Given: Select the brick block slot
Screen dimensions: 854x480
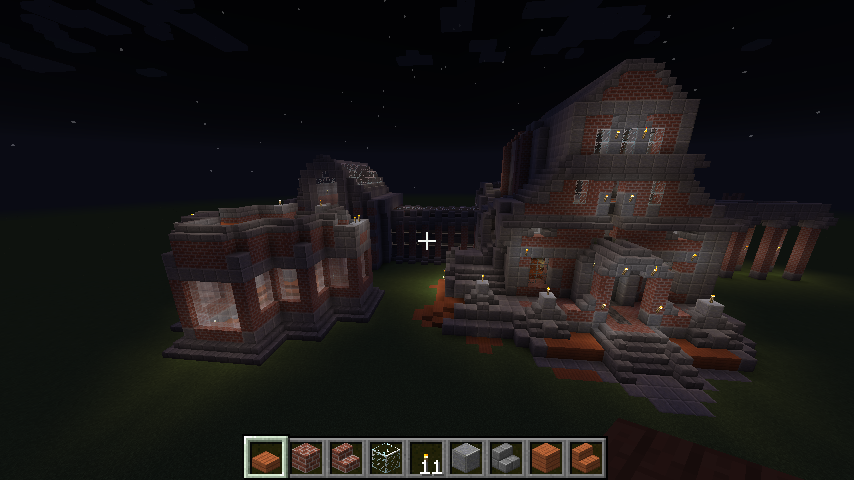Looking at the screenshot, I should click(x=306, y=458).
